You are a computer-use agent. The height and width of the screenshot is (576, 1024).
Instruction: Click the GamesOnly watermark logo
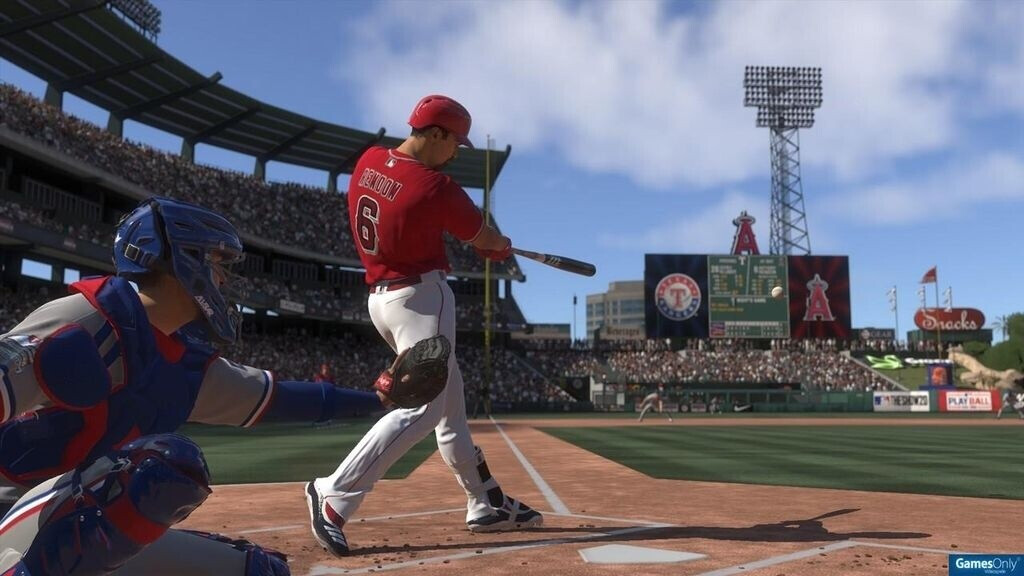(x=985, y=565)
